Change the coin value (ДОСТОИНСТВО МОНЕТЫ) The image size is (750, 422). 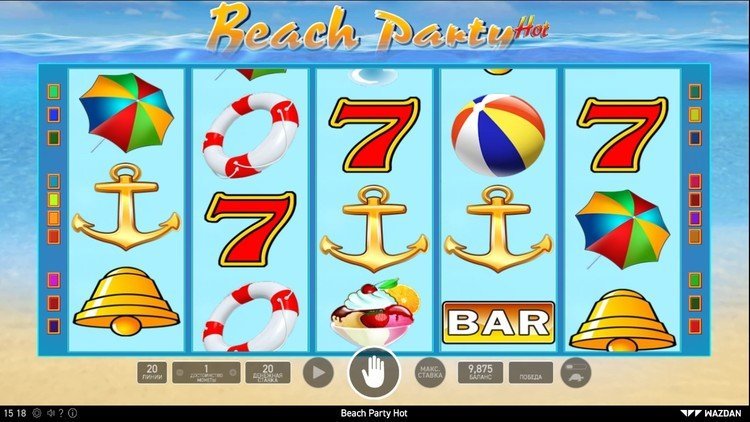coord(207,373)
